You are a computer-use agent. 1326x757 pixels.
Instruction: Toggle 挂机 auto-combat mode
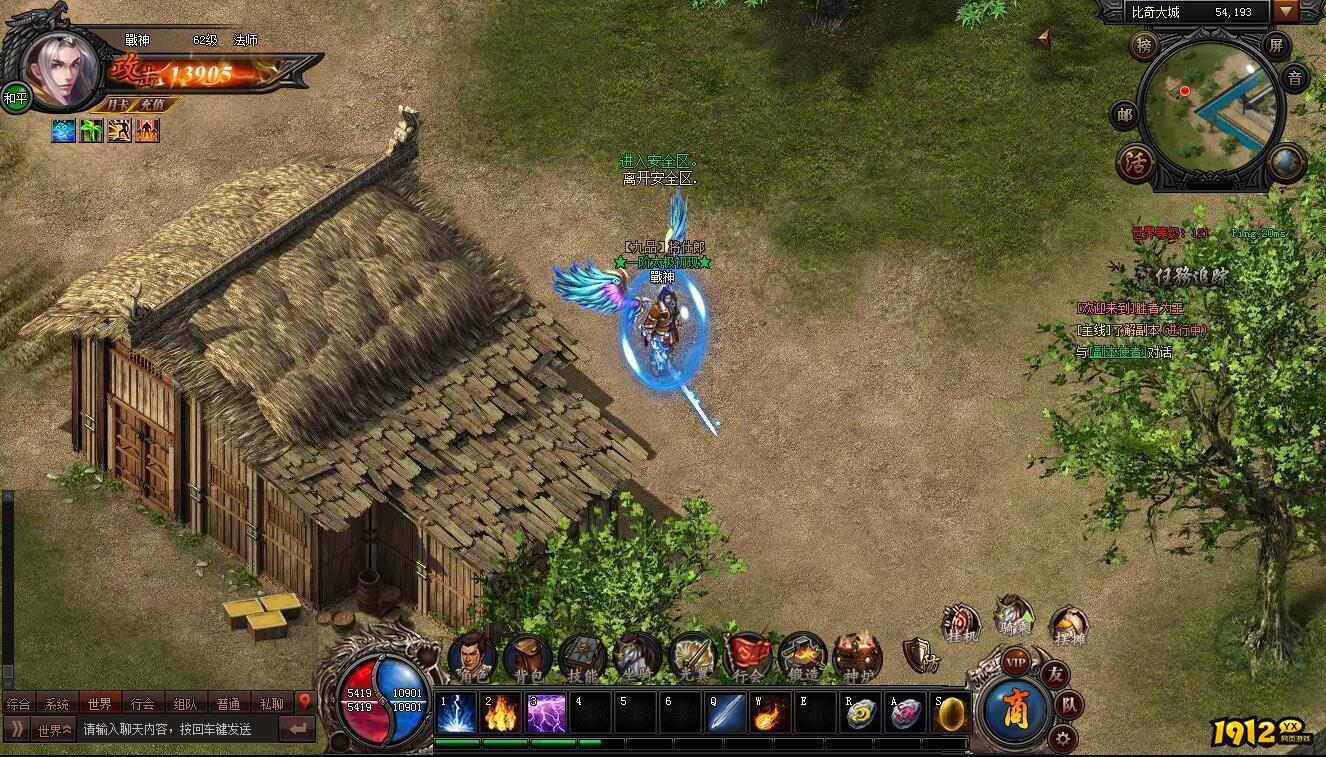(x=962, y=622)
